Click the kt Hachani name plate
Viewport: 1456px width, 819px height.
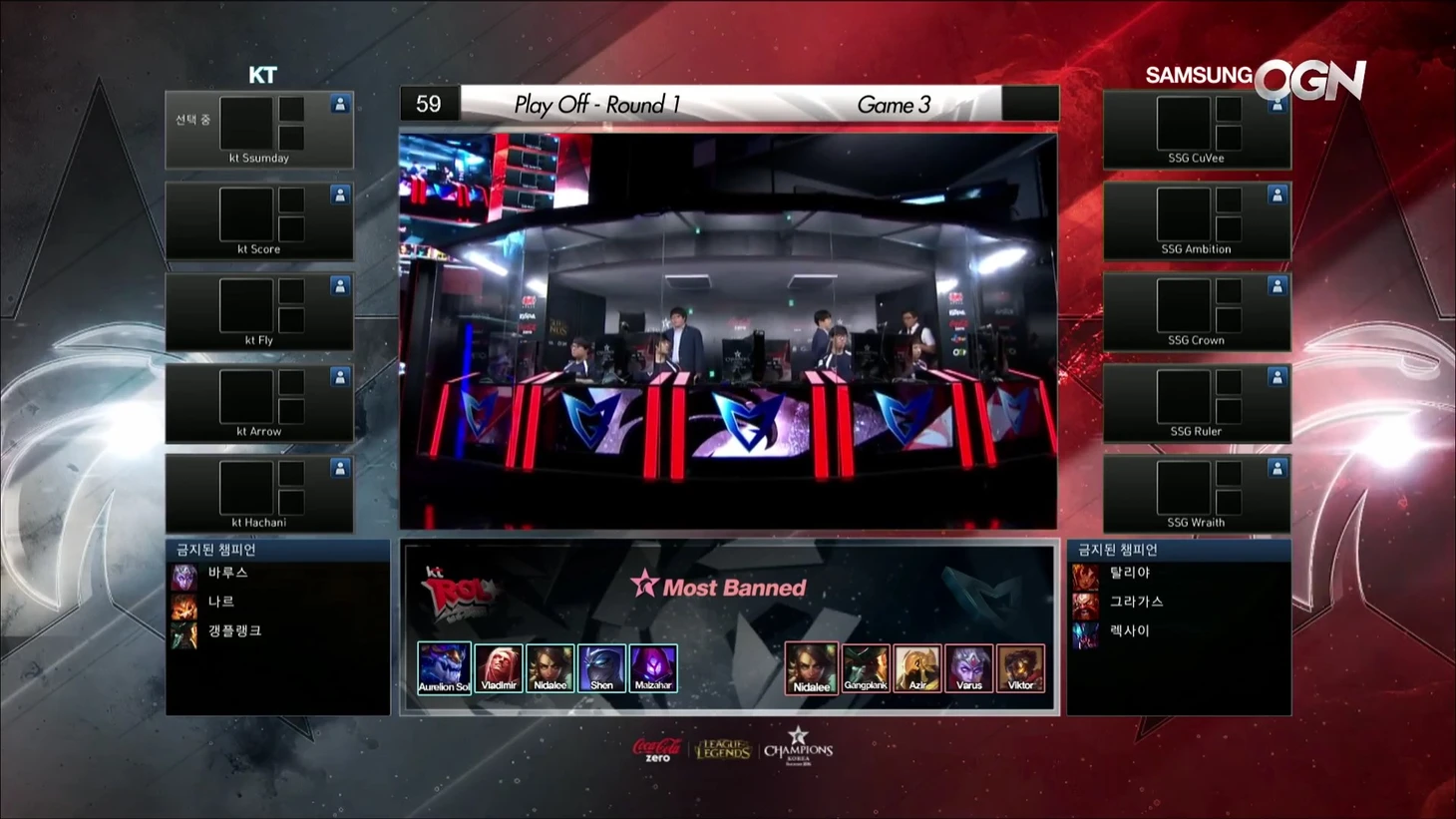pos(258,522)
